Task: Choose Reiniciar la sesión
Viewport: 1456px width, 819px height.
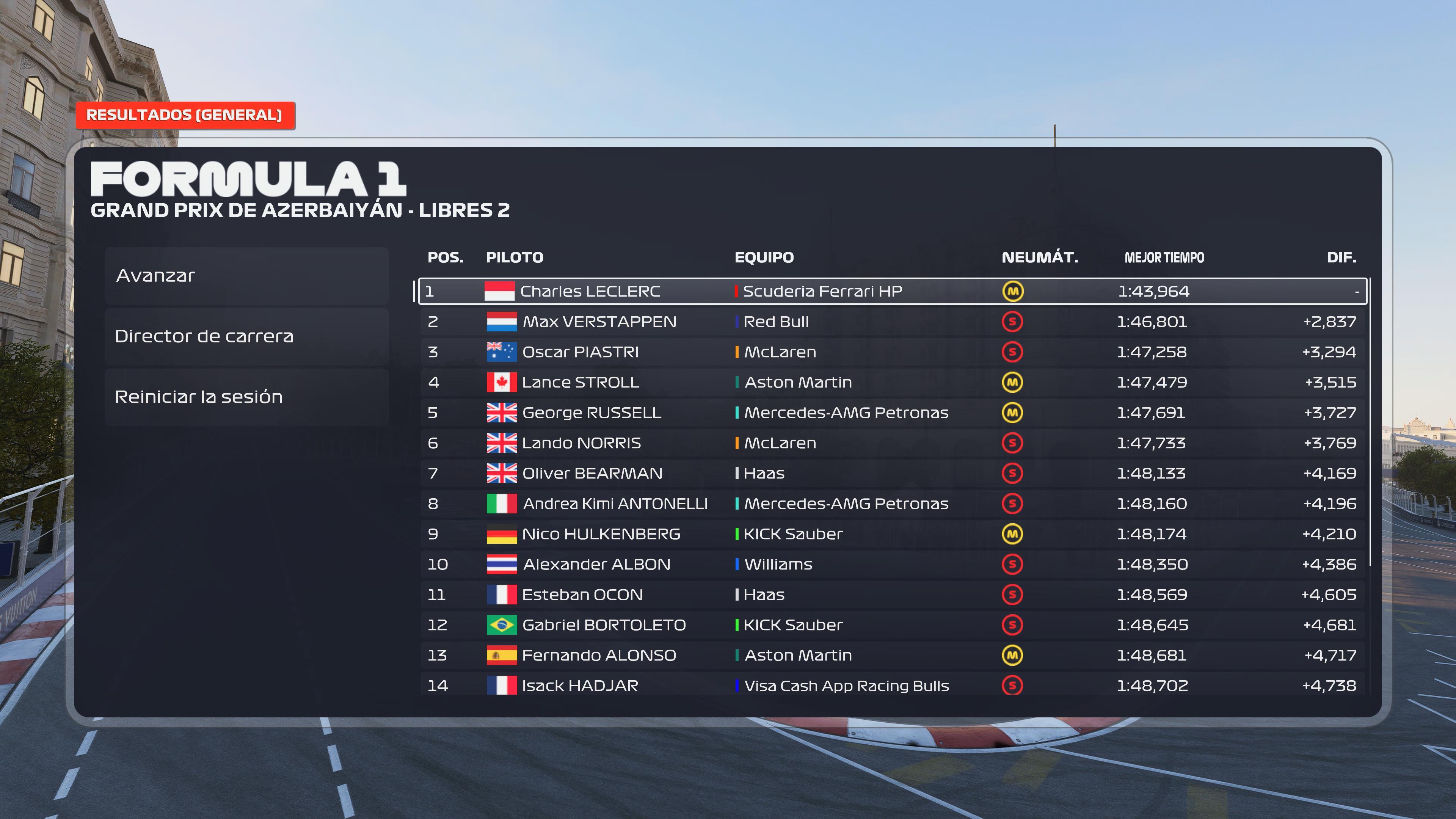Action: pos(246,397)
